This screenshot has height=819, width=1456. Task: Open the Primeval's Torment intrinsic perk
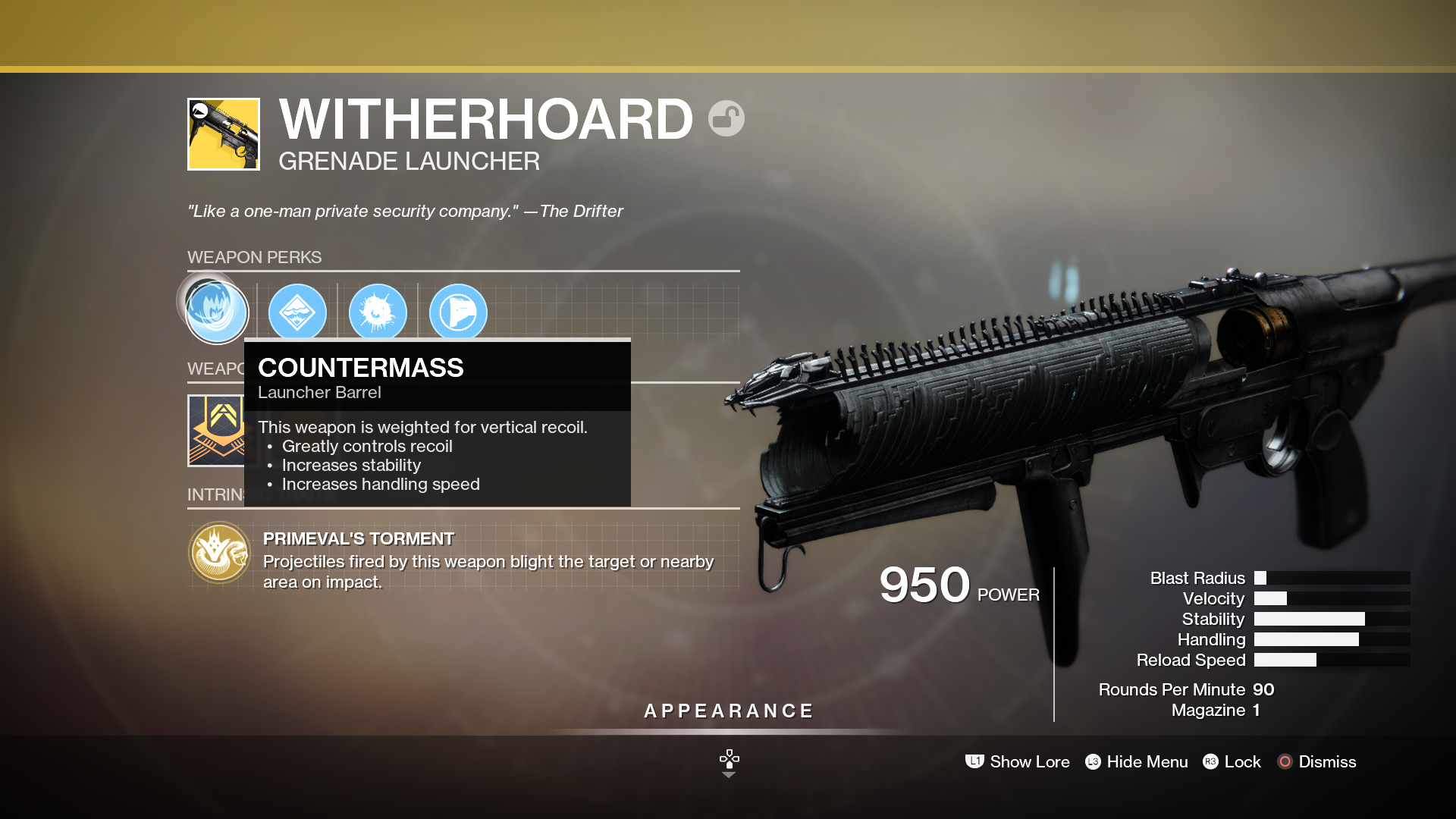(219, 552)
